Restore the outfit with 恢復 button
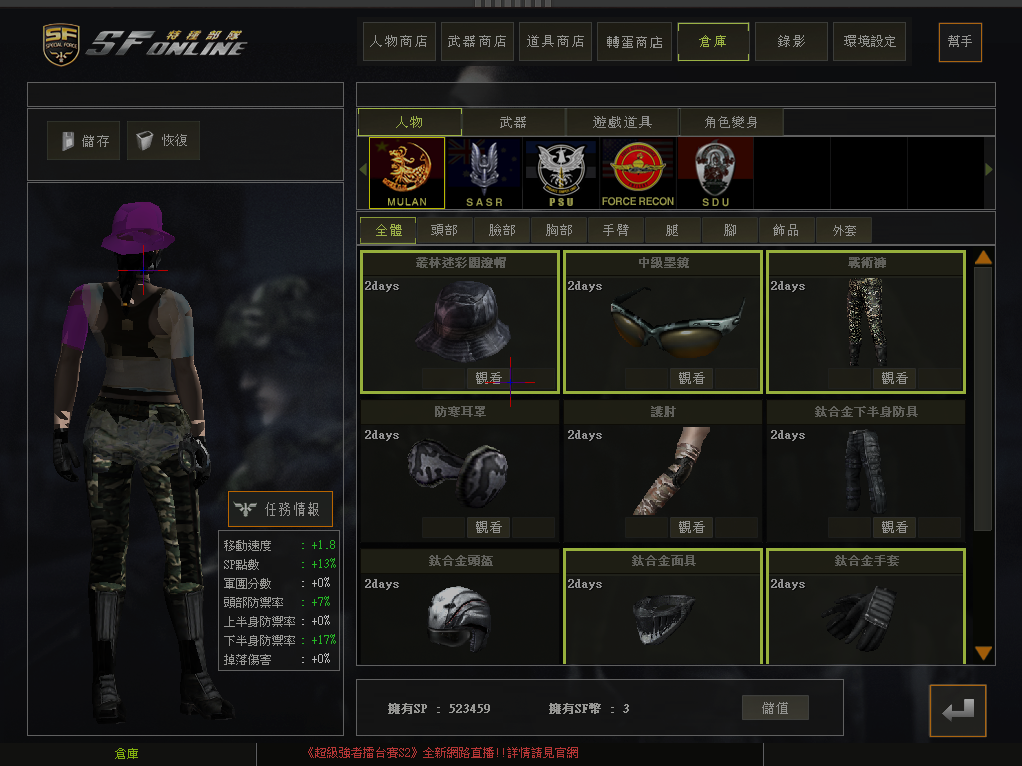The width and height of the screenshot is (1022, 766). click(163, 141)
